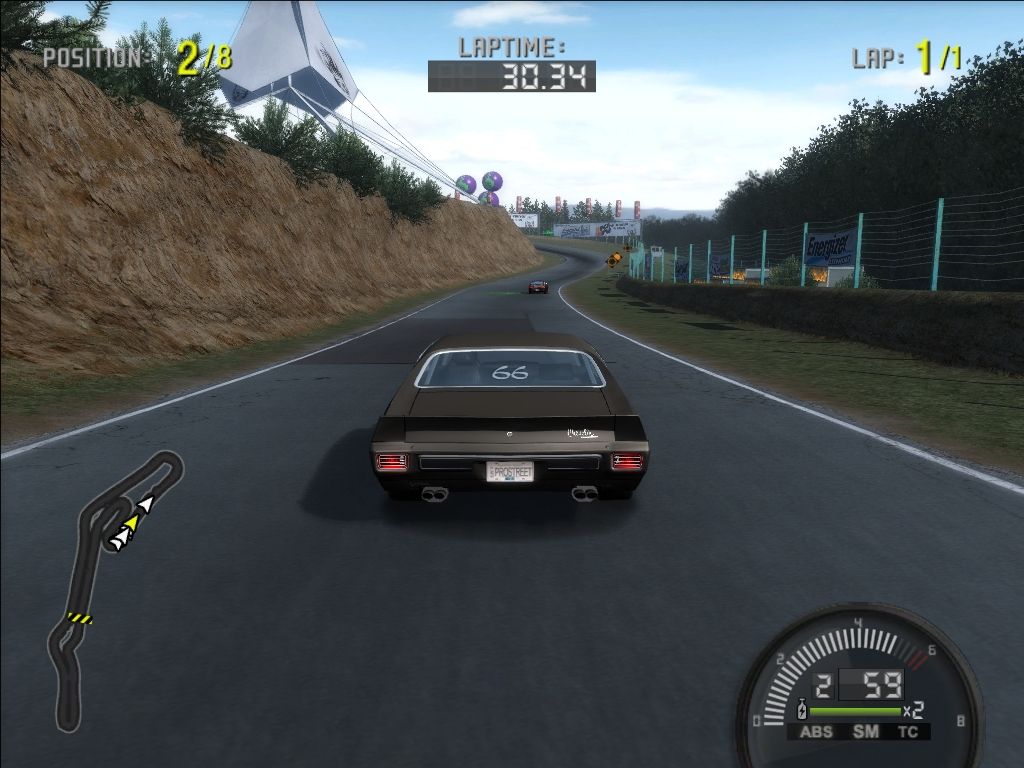Click the striped start line marker on minimap
The image size is (1024, 768).
click(78, 618)
